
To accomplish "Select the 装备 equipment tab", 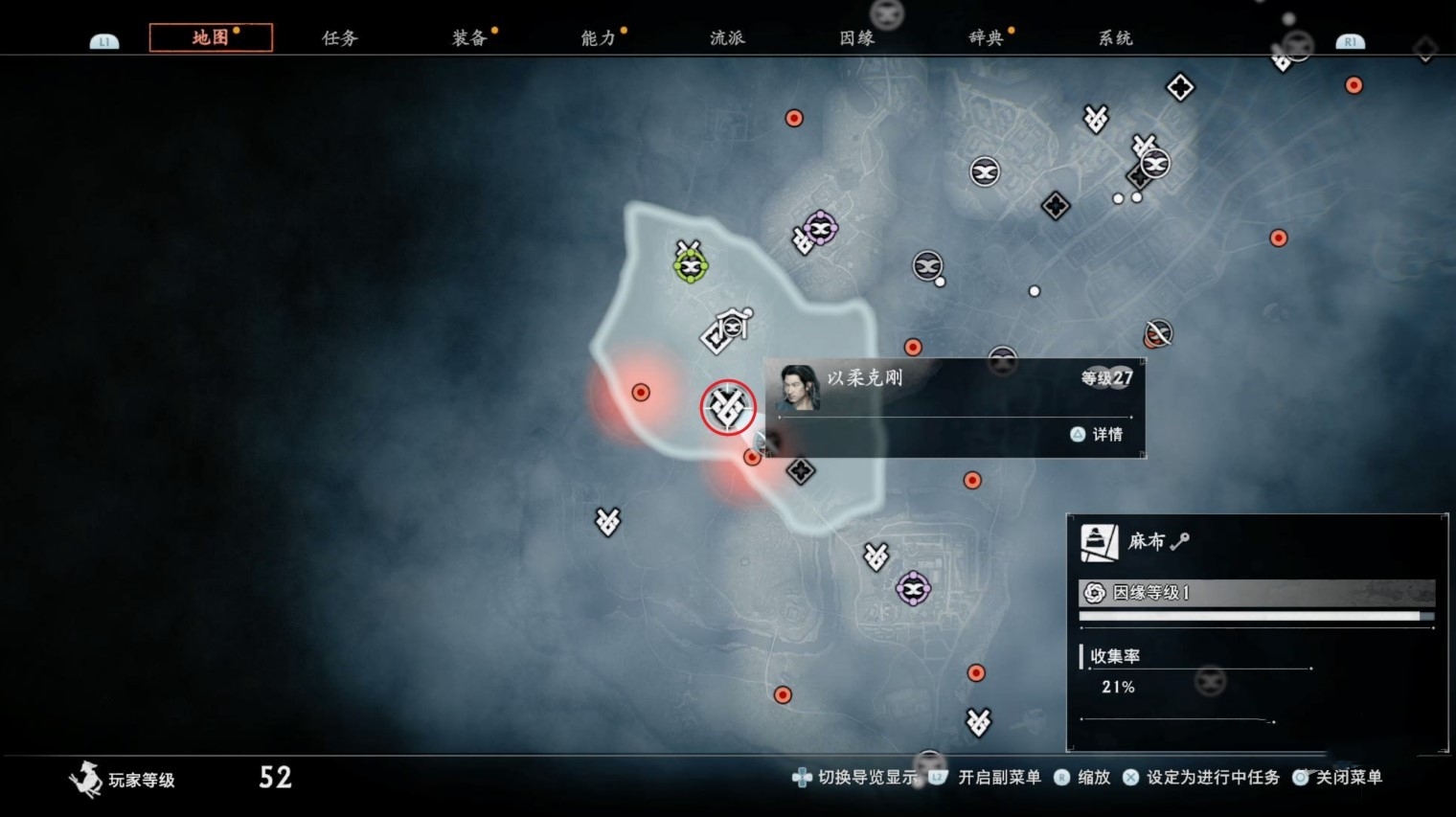I will (x=469, y=38).
